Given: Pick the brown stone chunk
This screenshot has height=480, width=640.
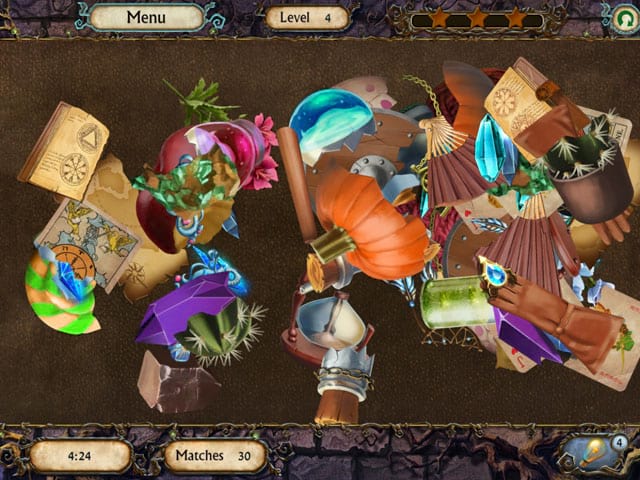Looking at the screenshot, I should tap(177, 380).
